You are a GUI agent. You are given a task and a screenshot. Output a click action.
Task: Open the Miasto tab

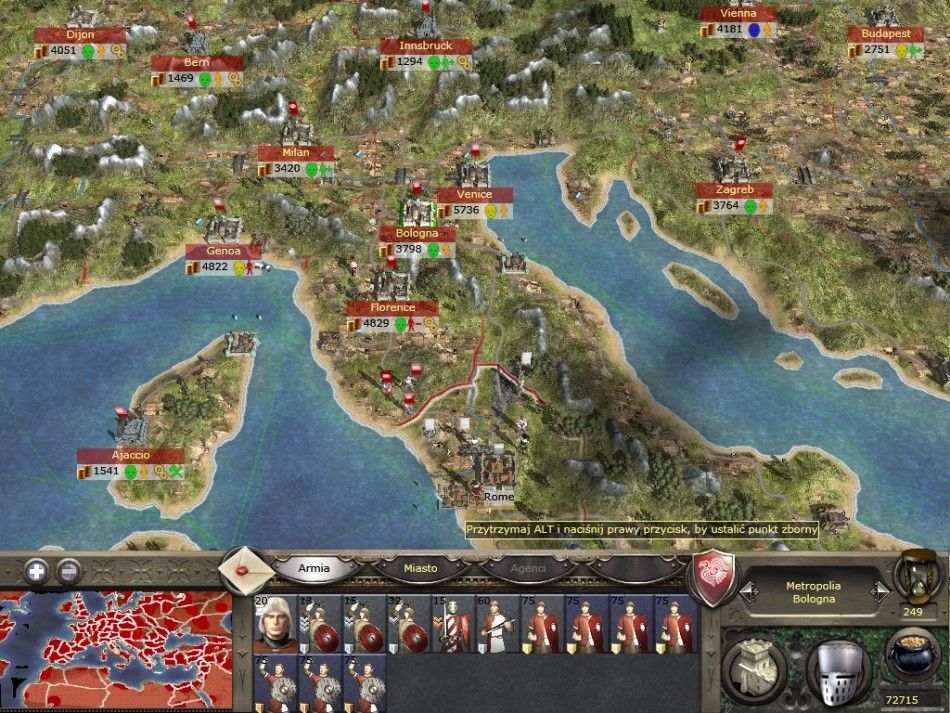420,568
